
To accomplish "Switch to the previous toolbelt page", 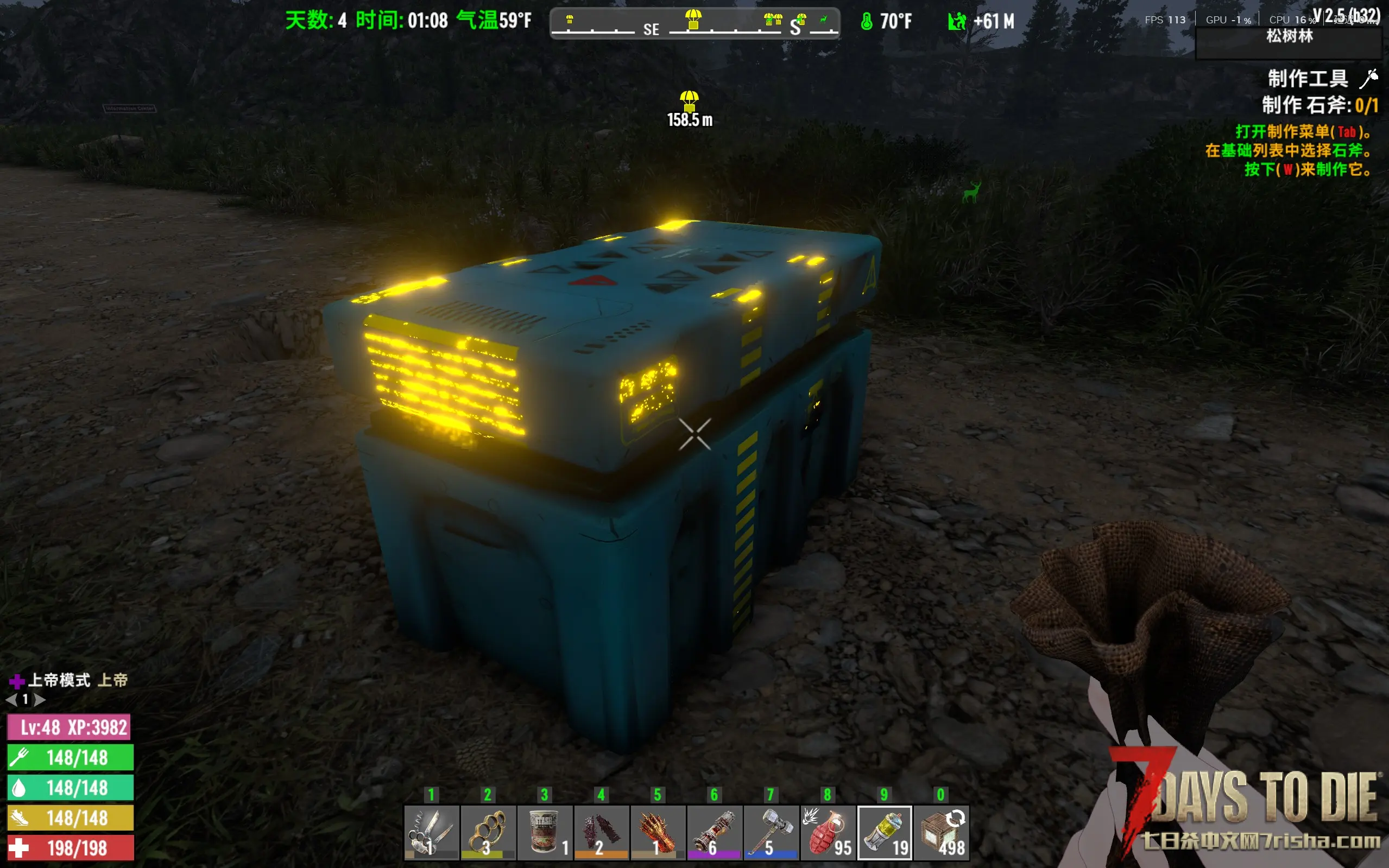I will coord(11,700).
